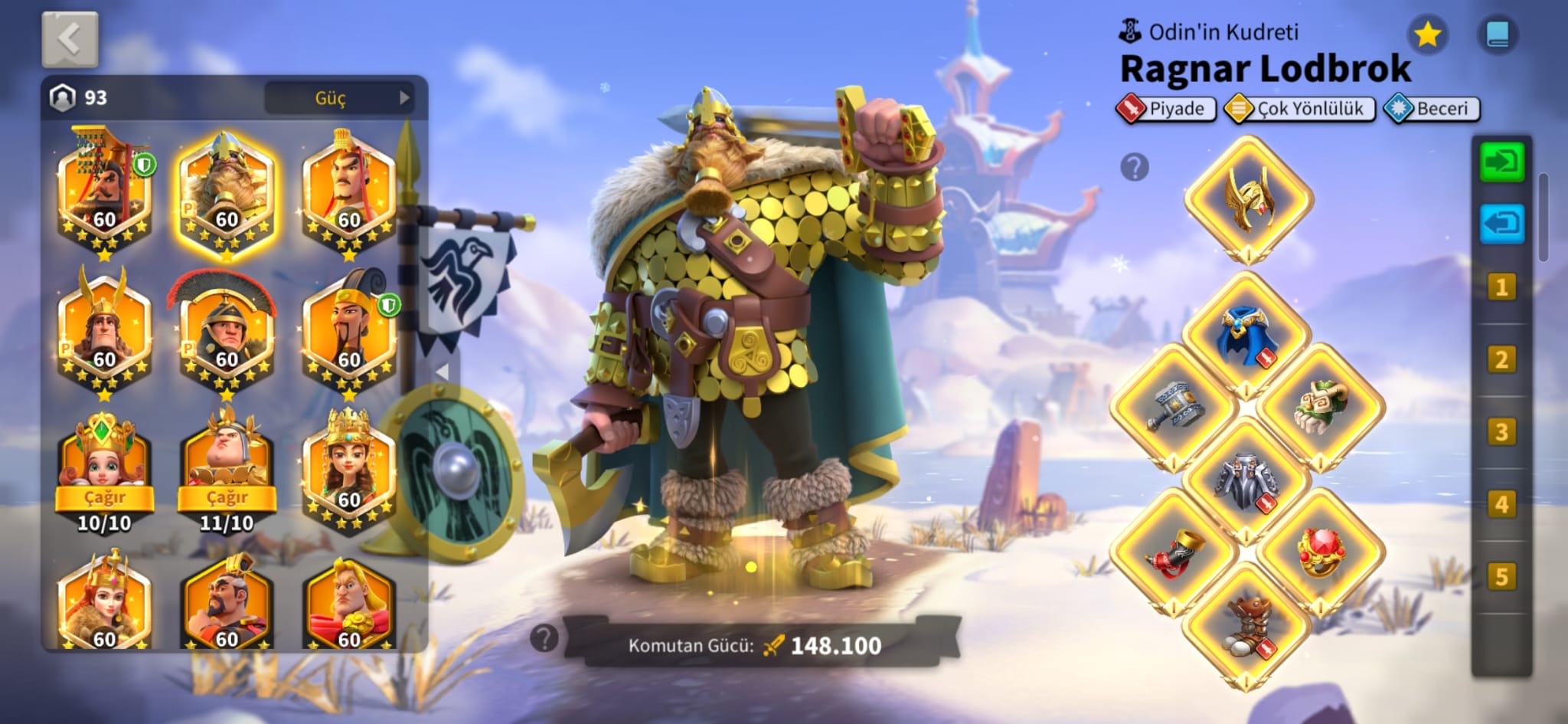Switch to equipment preset 3
This screenshot has width=1568, height=724.
pos(1501,433)
